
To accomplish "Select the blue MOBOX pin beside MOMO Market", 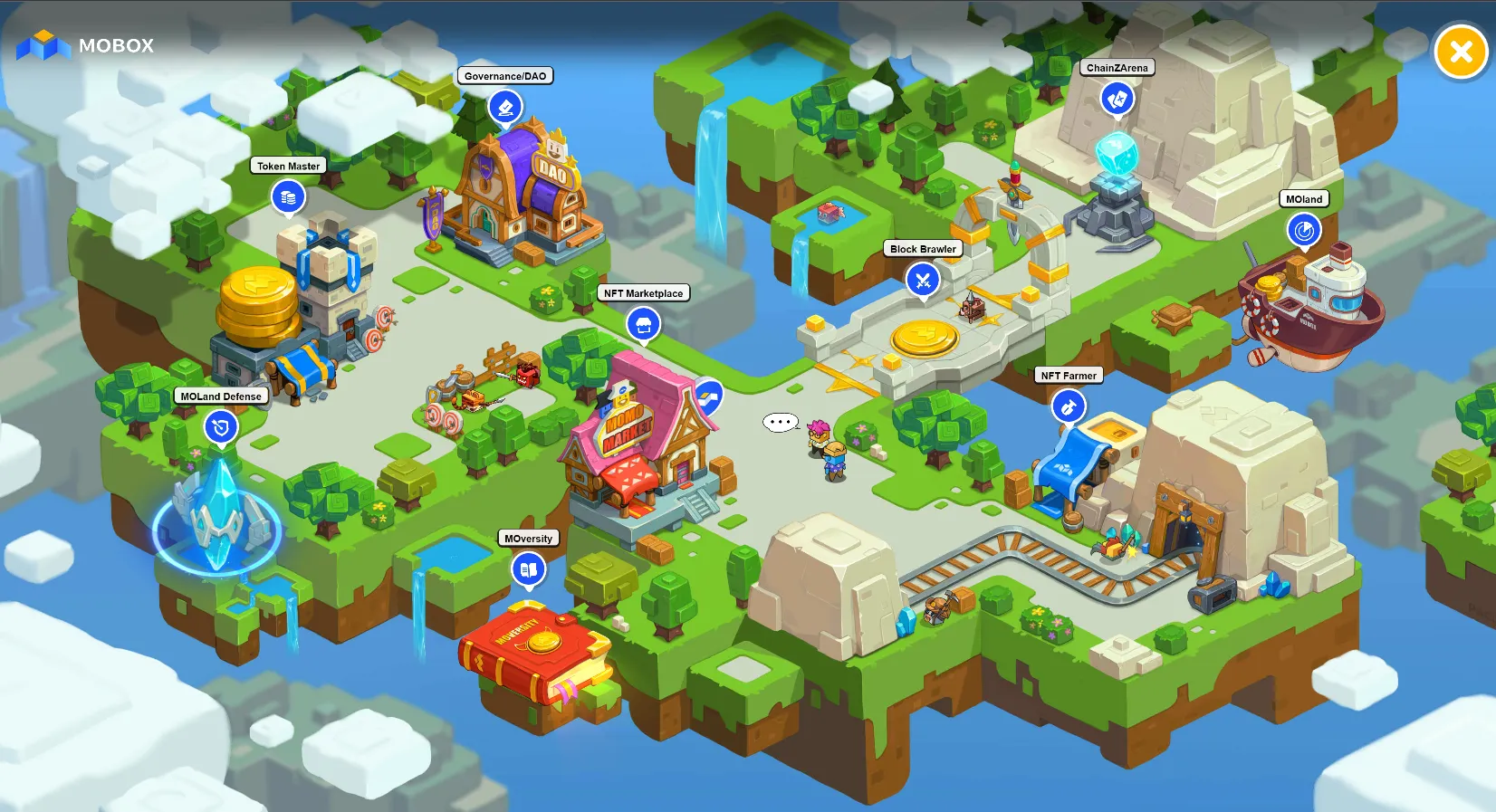I will pyautogui.click(x=709, y=394).
